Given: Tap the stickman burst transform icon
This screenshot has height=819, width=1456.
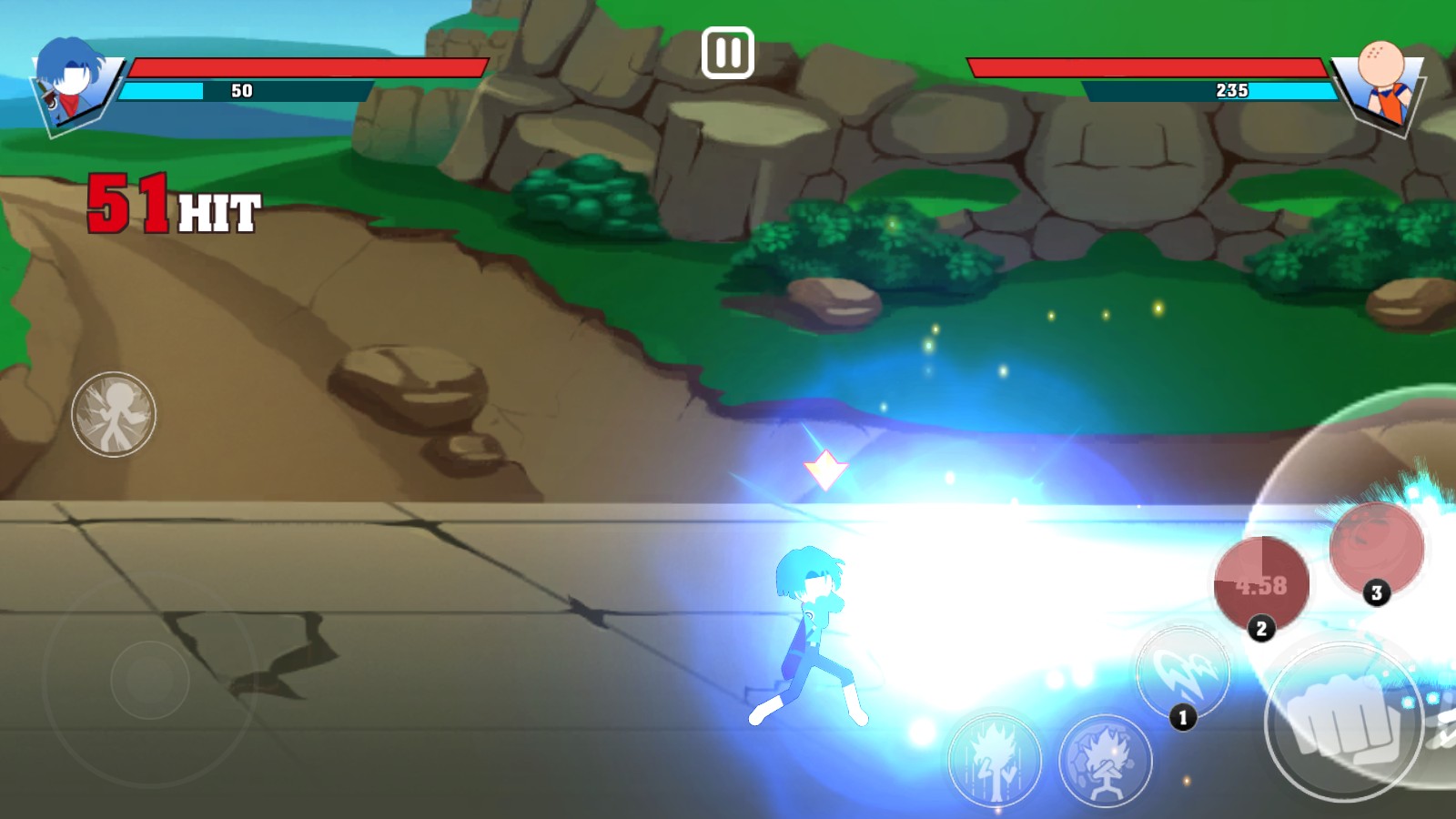Looking at the screenshot, I should point(114,414).
